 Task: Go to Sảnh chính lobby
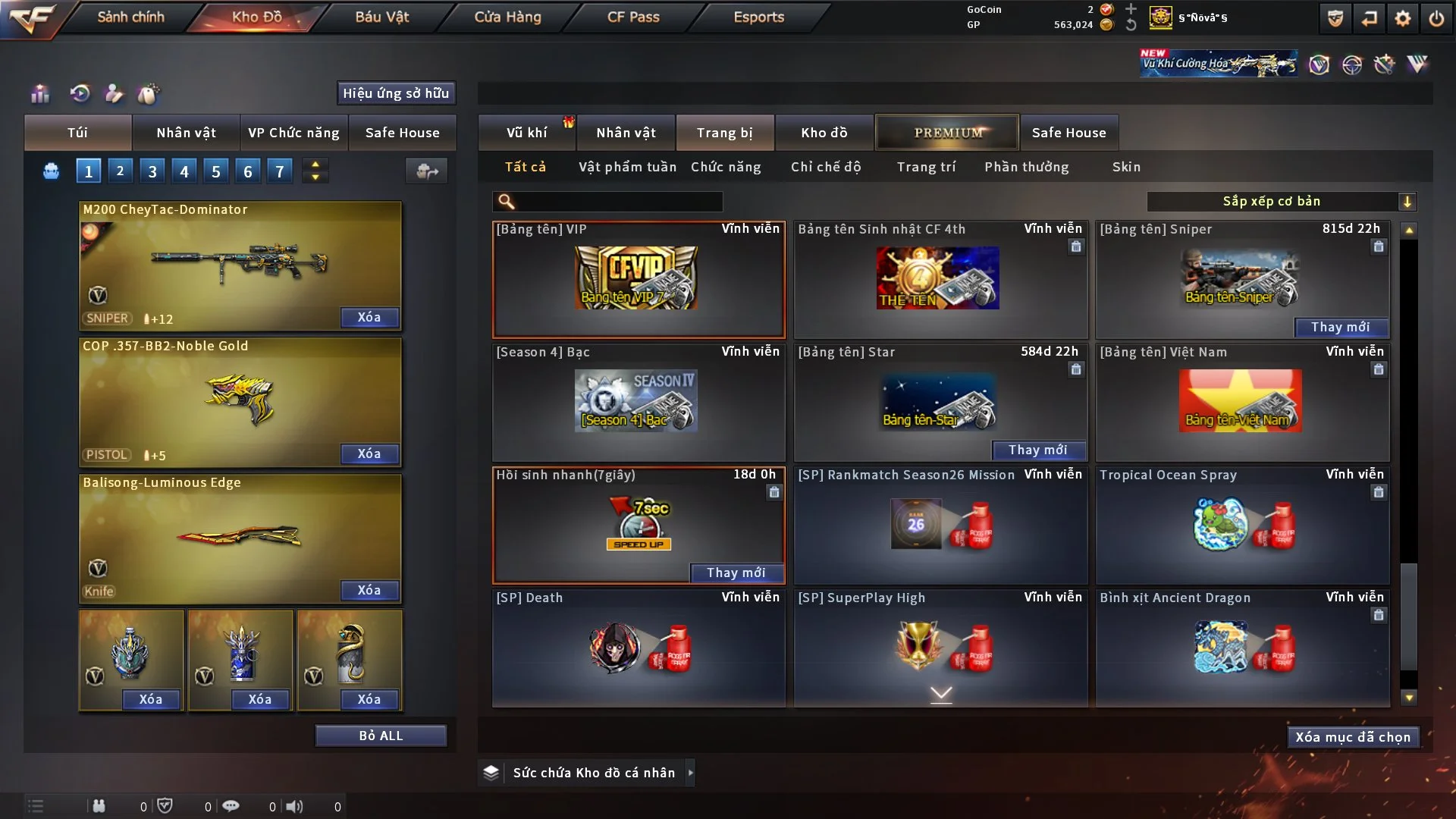[x=130, y=17]
